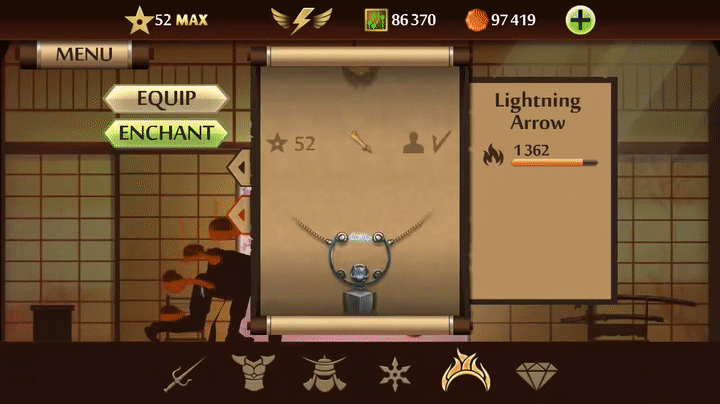Switch to the shuriken ranged weapons category
720x404 pixels.
click(x=394, y=374)
